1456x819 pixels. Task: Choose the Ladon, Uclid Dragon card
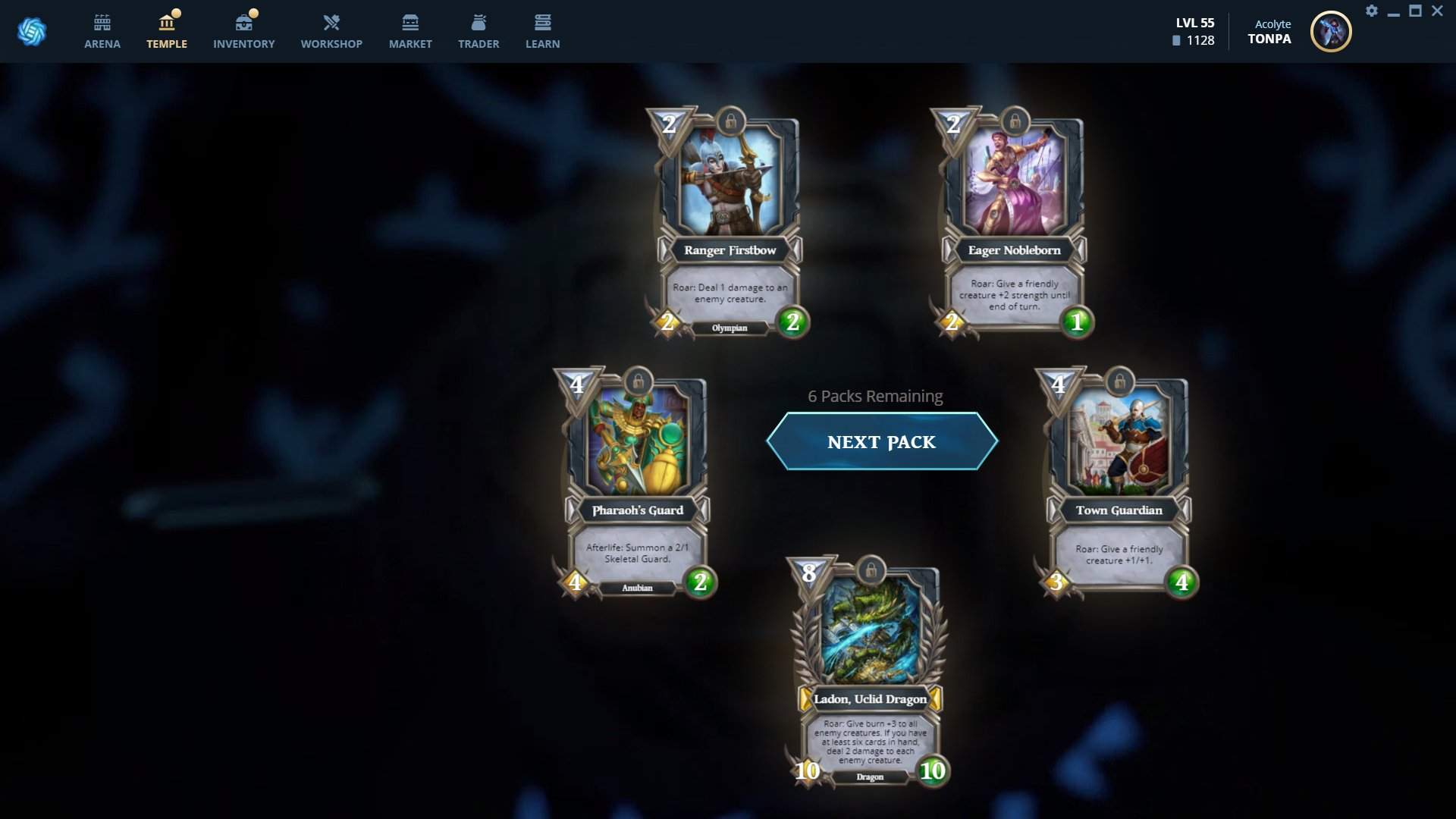coord(870,673)
